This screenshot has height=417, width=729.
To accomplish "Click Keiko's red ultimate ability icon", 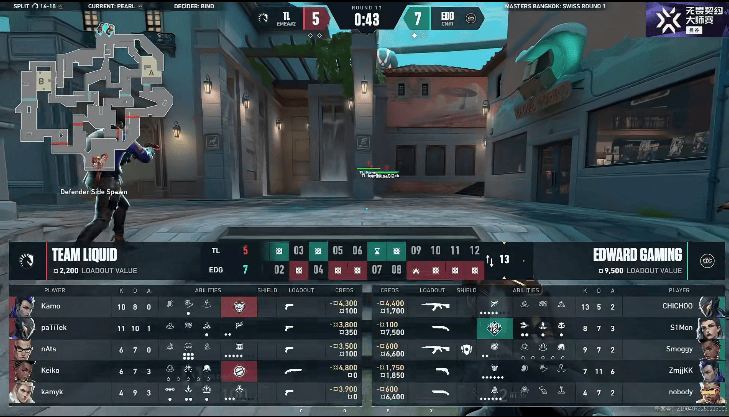I will pyautogui.click(x=239, y=371).
